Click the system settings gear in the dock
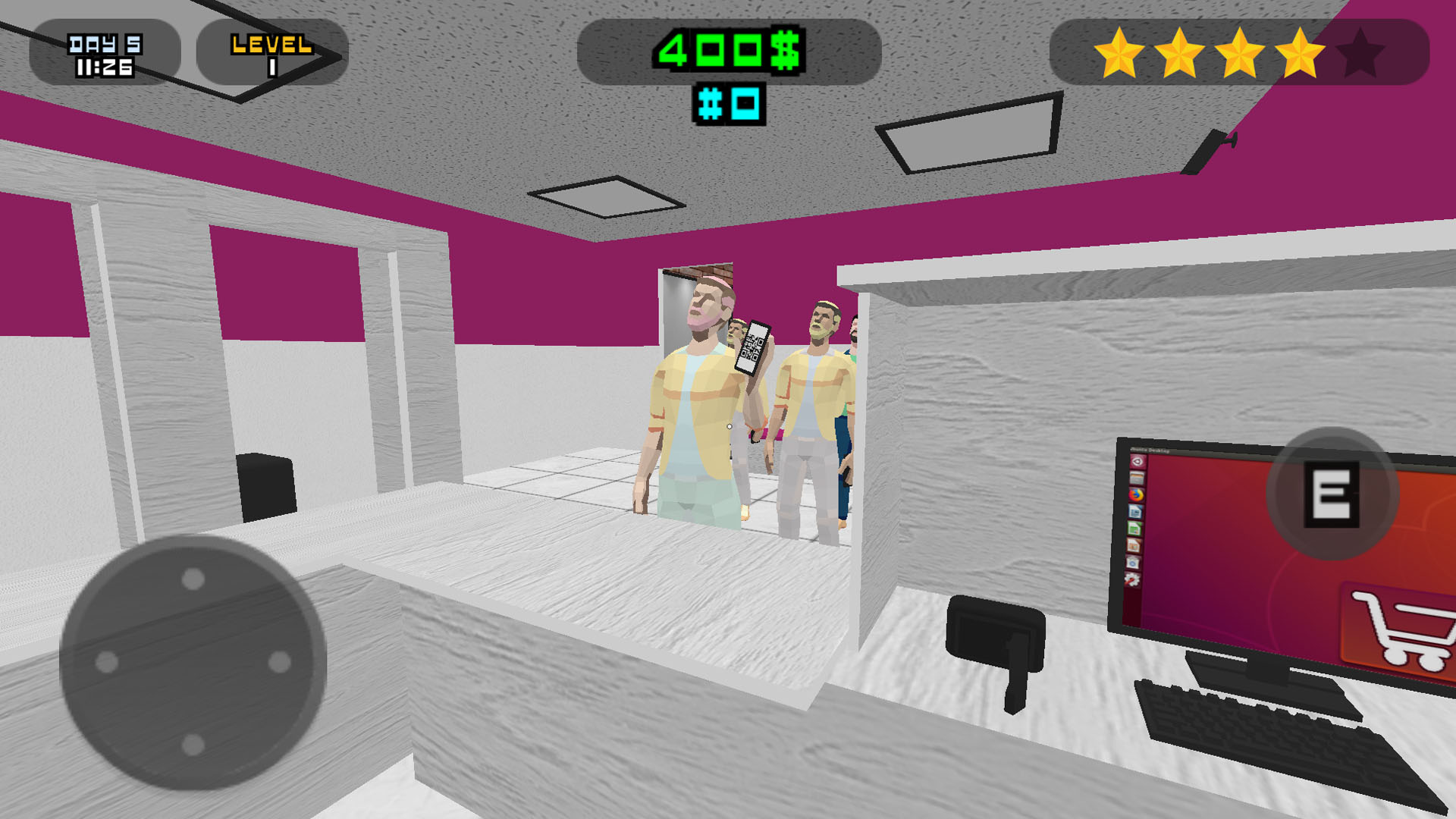 [x=1133, y=579]
